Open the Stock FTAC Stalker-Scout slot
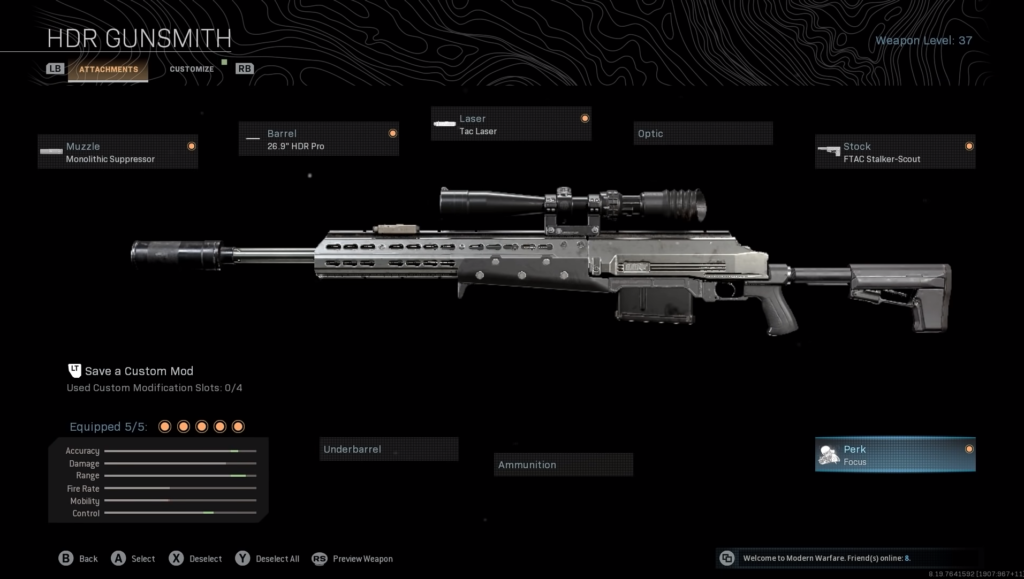Image resolution: width=1024 pixels, height=579 pixels. 895,152
